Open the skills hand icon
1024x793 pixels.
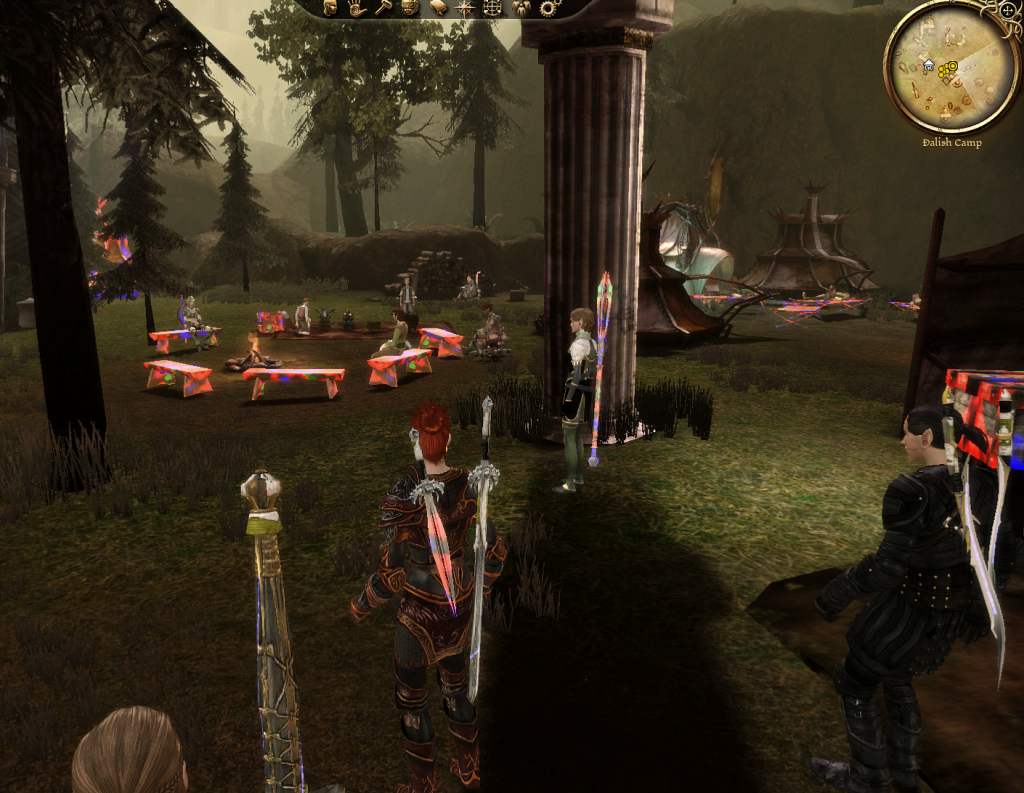[357, 8]
